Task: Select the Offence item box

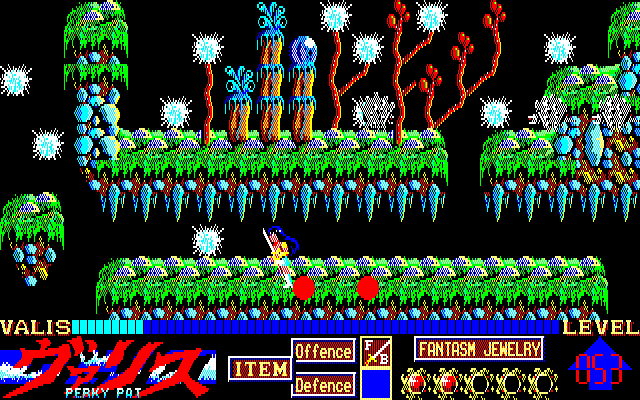Action: (323, 352)
